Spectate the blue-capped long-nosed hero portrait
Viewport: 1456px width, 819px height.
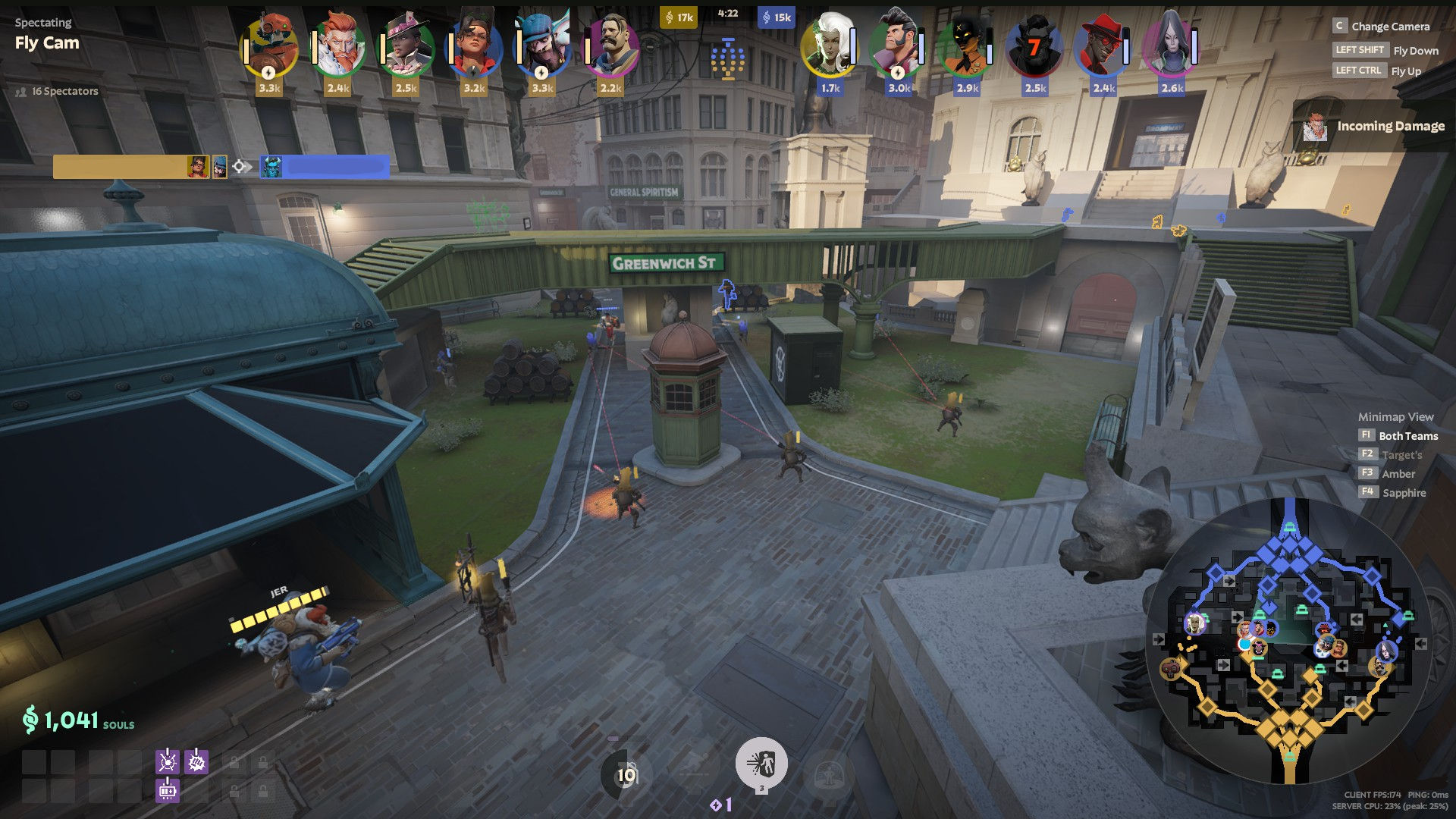(x=542, y=48)
